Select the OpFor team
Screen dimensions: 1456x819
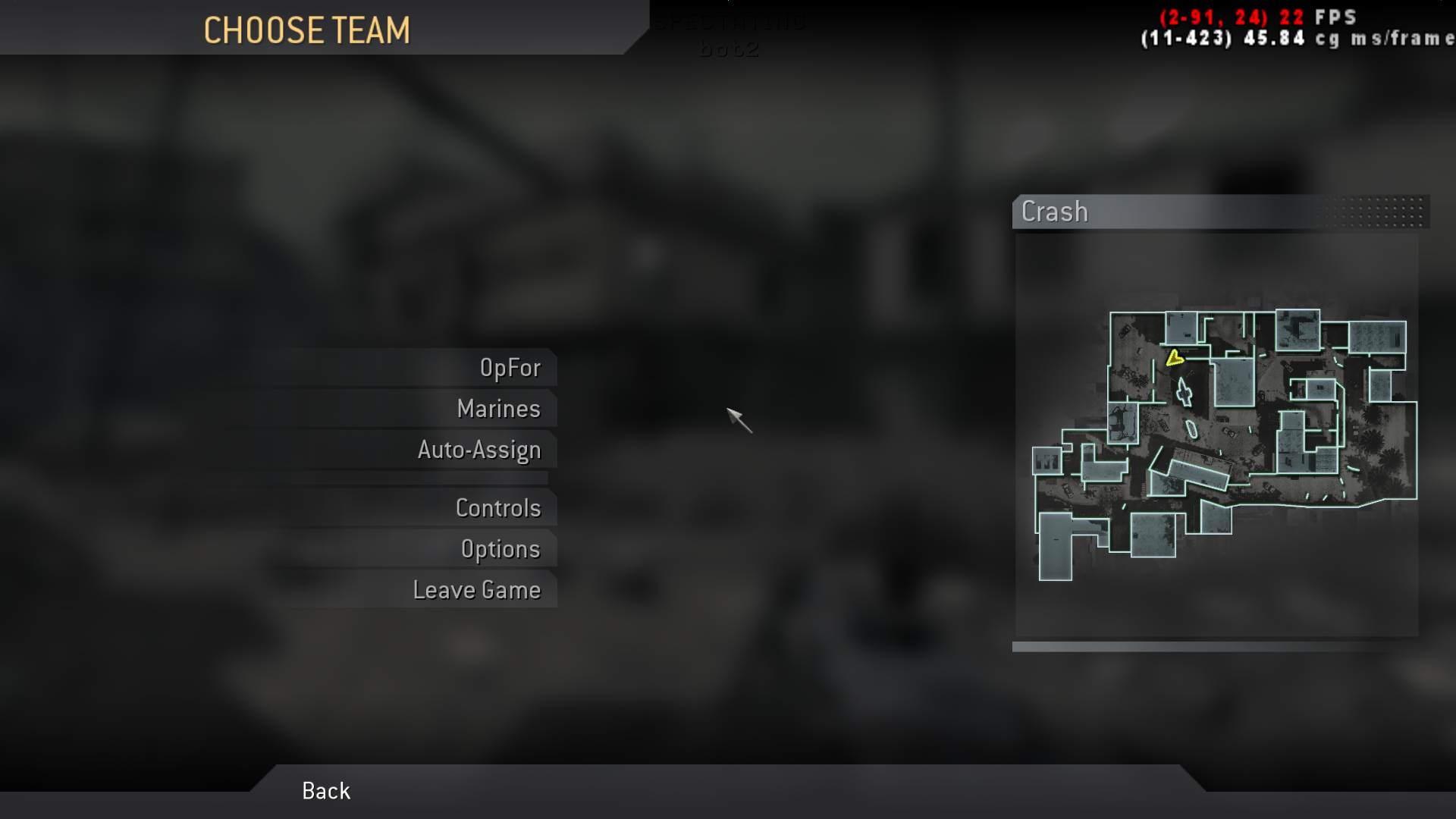tap(511, 368)
